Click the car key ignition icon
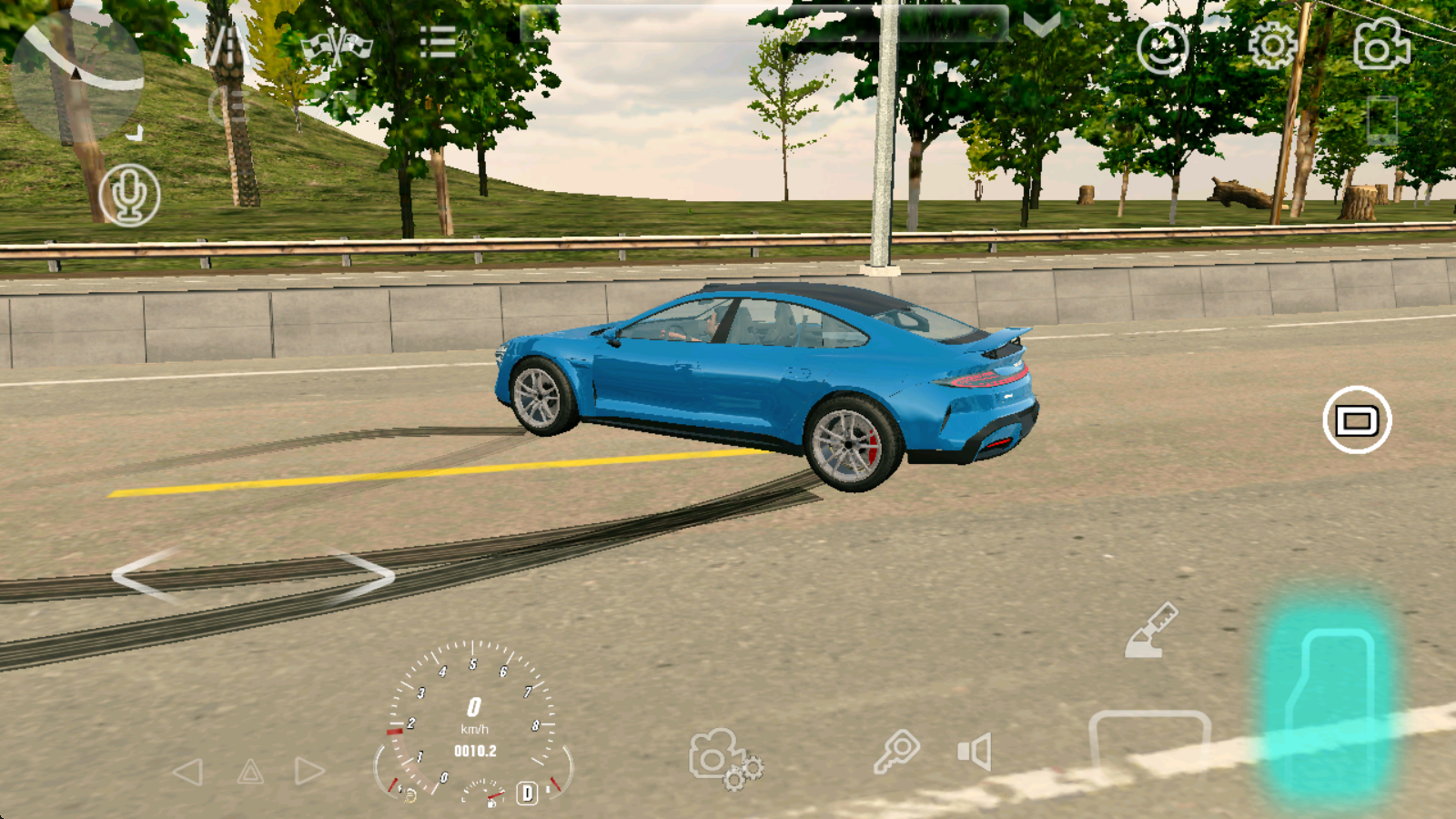 pyautogui.click(x=896, y=752)
